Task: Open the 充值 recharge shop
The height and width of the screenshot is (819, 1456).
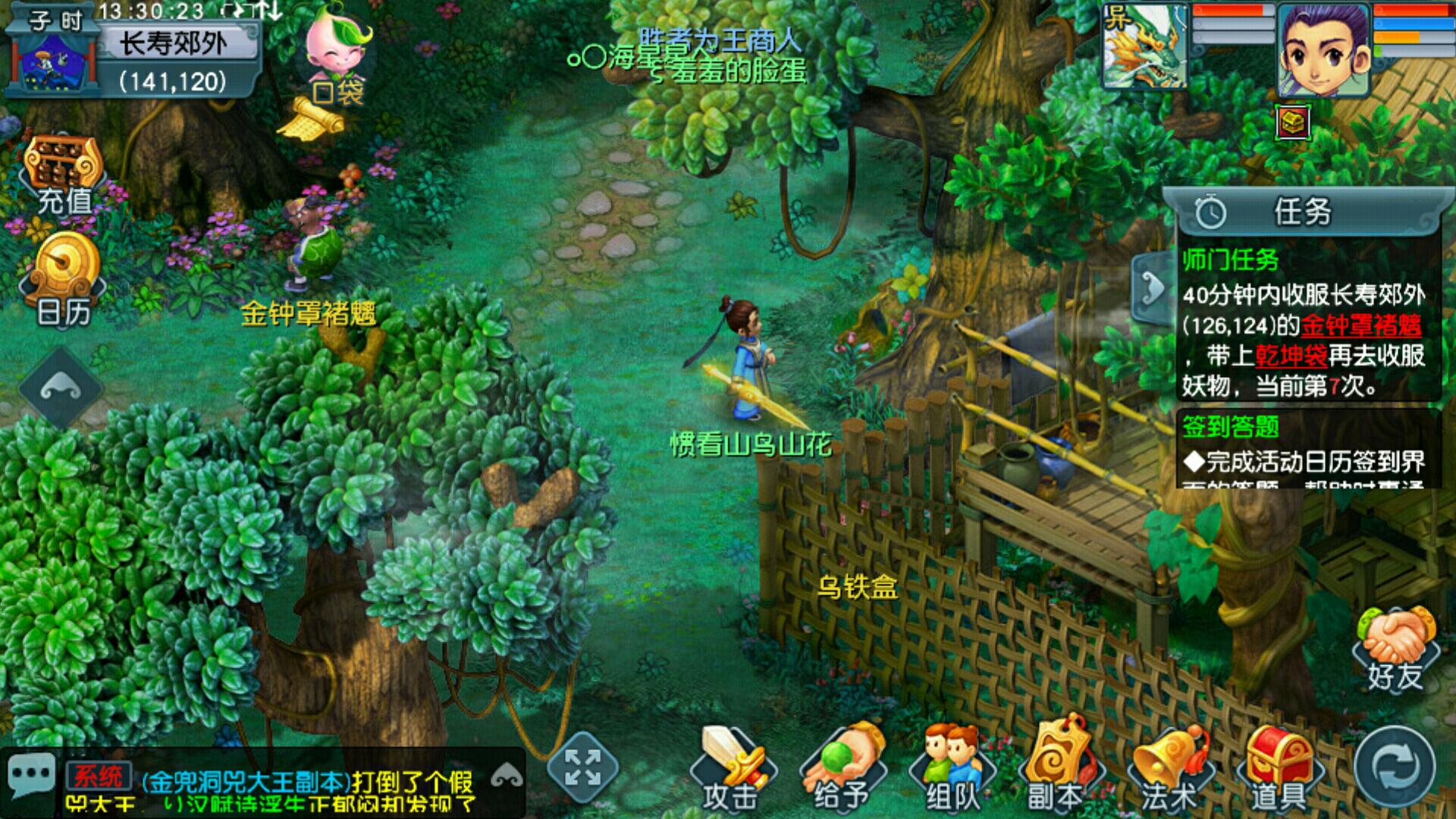Action: tap(64, 174)
